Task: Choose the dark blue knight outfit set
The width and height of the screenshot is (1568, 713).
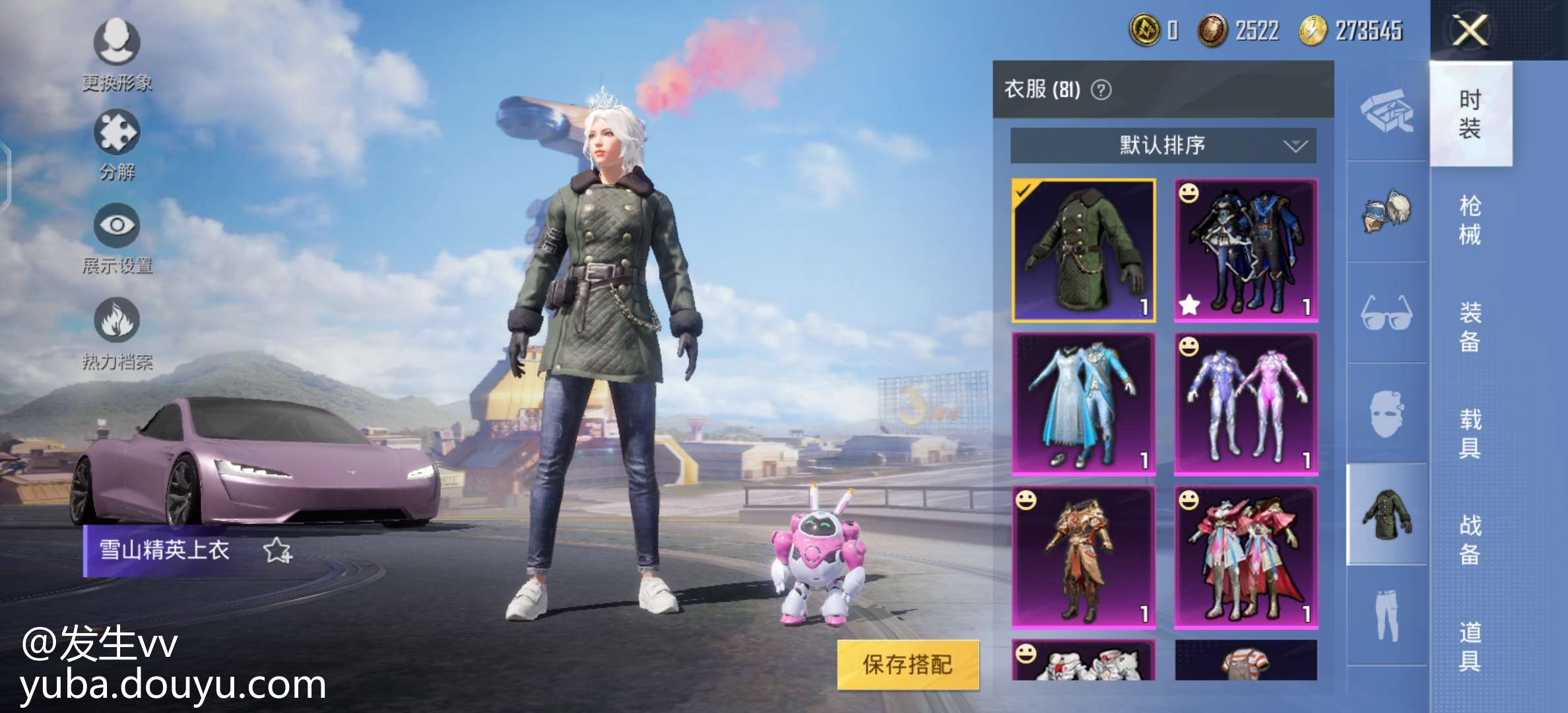Action: click(1246, 250)
